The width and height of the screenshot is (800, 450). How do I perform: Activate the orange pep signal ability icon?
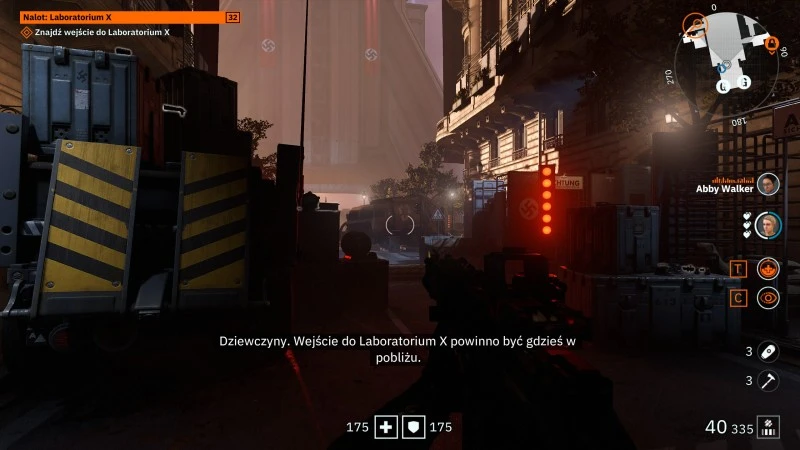pos(768,268)
